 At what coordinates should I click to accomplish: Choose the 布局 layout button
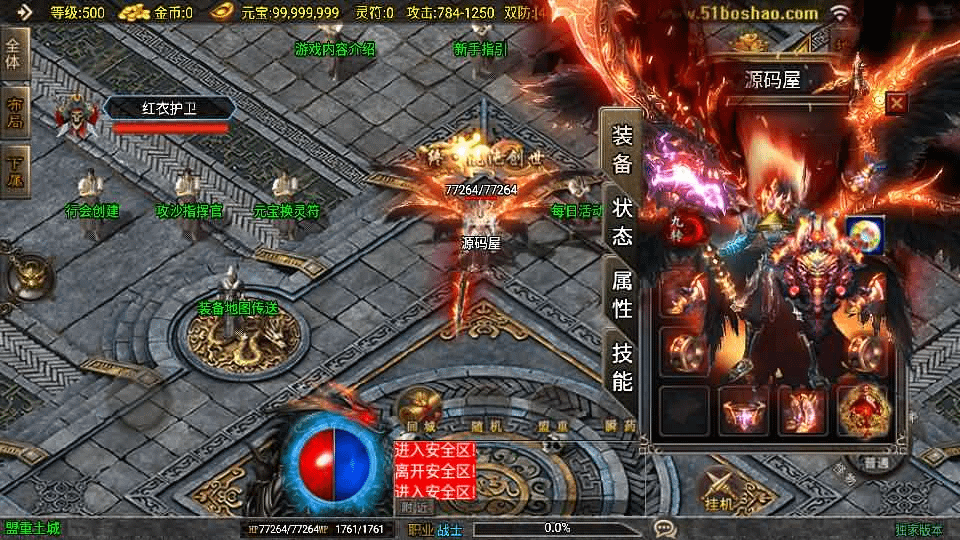14,112
